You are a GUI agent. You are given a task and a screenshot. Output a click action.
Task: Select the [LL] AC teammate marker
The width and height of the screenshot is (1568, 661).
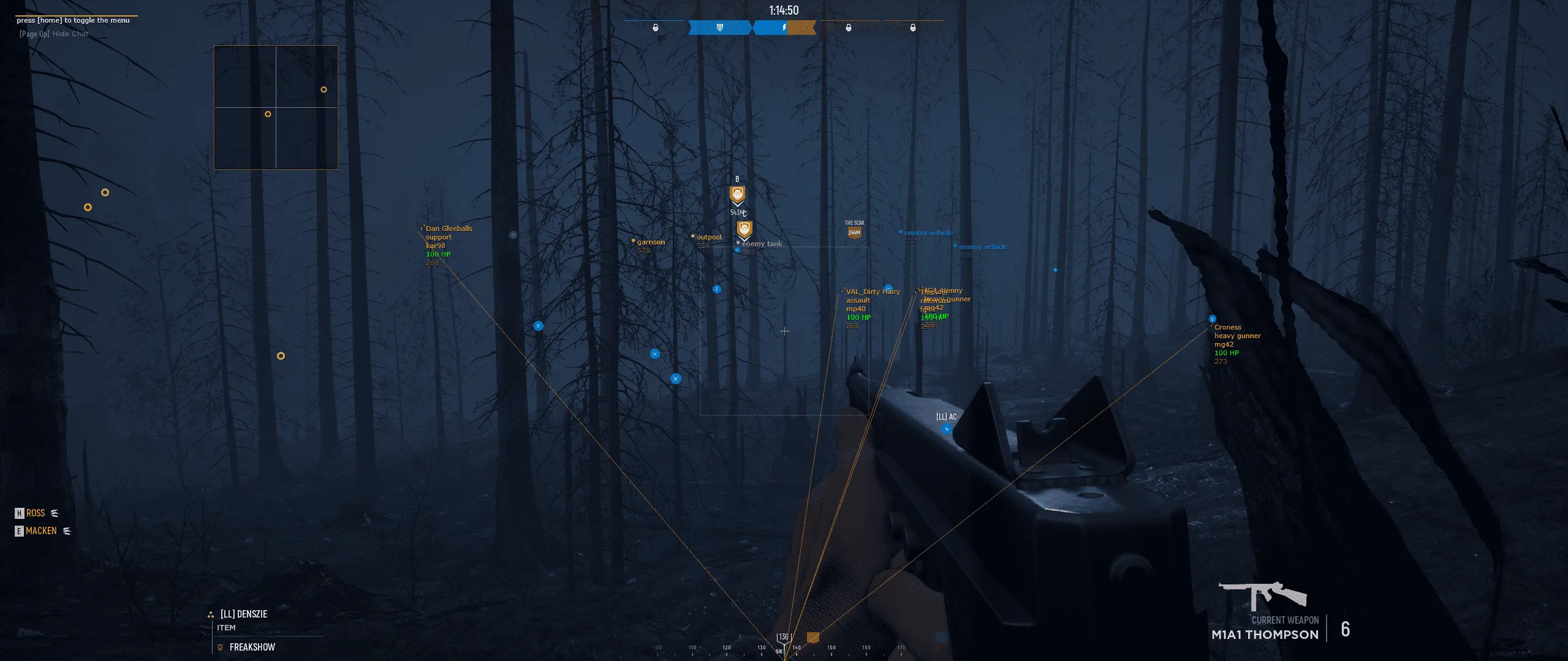(946, 429)
